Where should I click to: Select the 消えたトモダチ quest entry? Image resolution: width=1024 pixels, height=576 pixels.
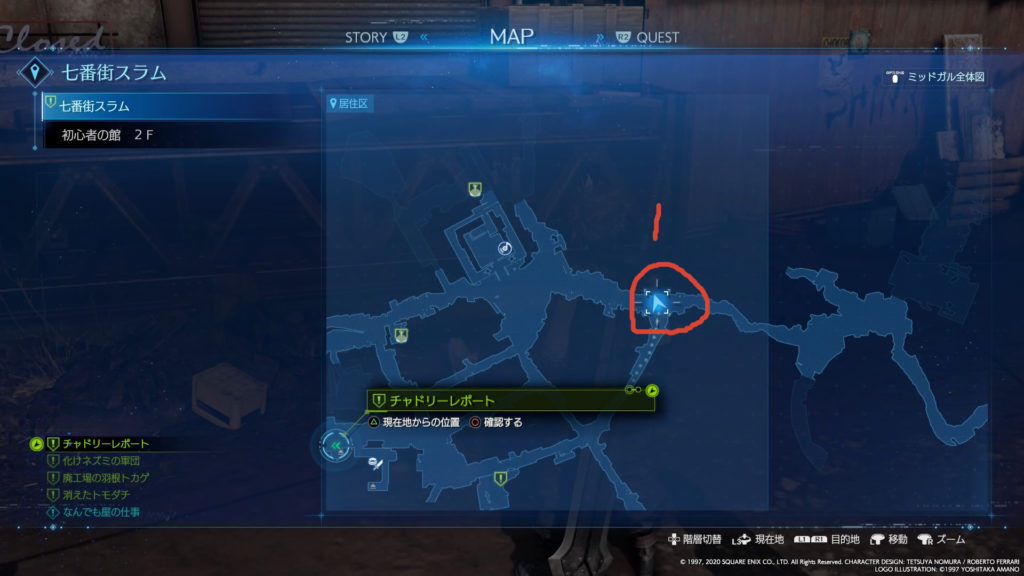tap(97, 495)
